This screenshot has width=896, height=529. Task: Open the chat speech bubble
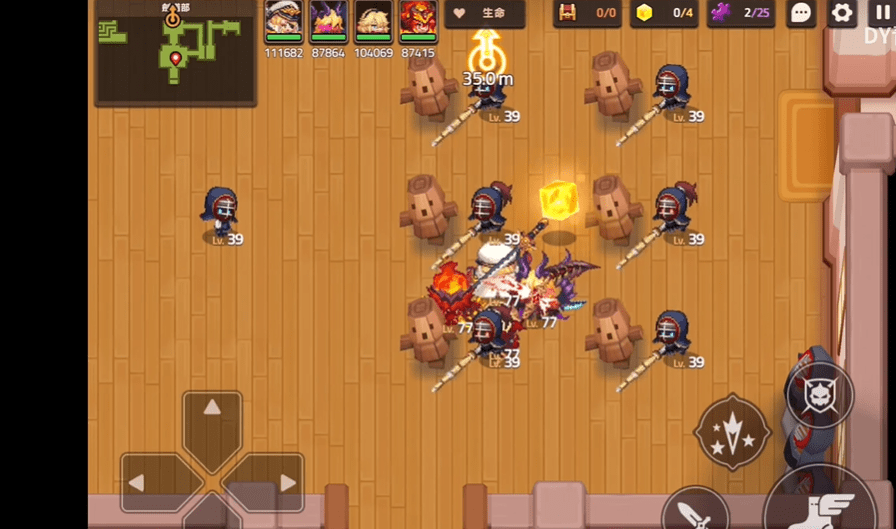click(801, 13)
